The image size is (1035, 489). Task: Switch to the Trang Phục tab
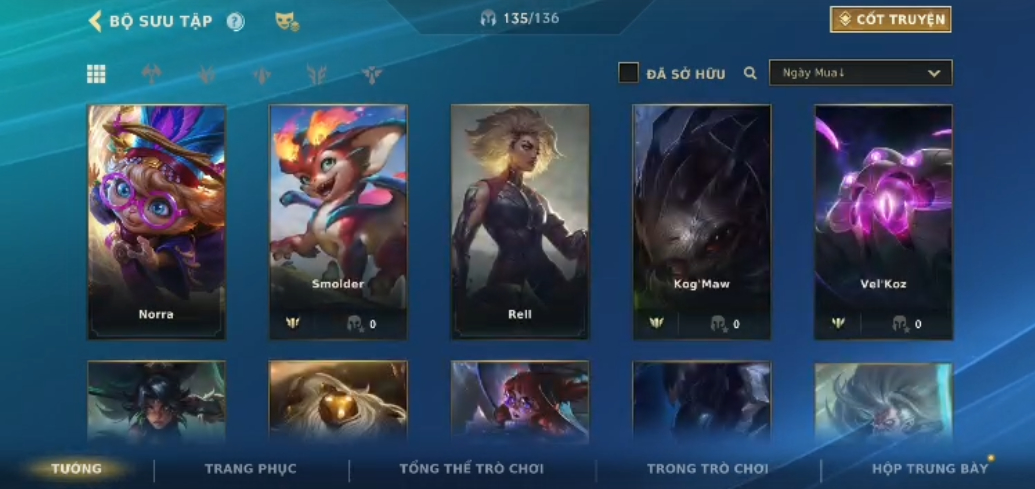click(251, 469)
